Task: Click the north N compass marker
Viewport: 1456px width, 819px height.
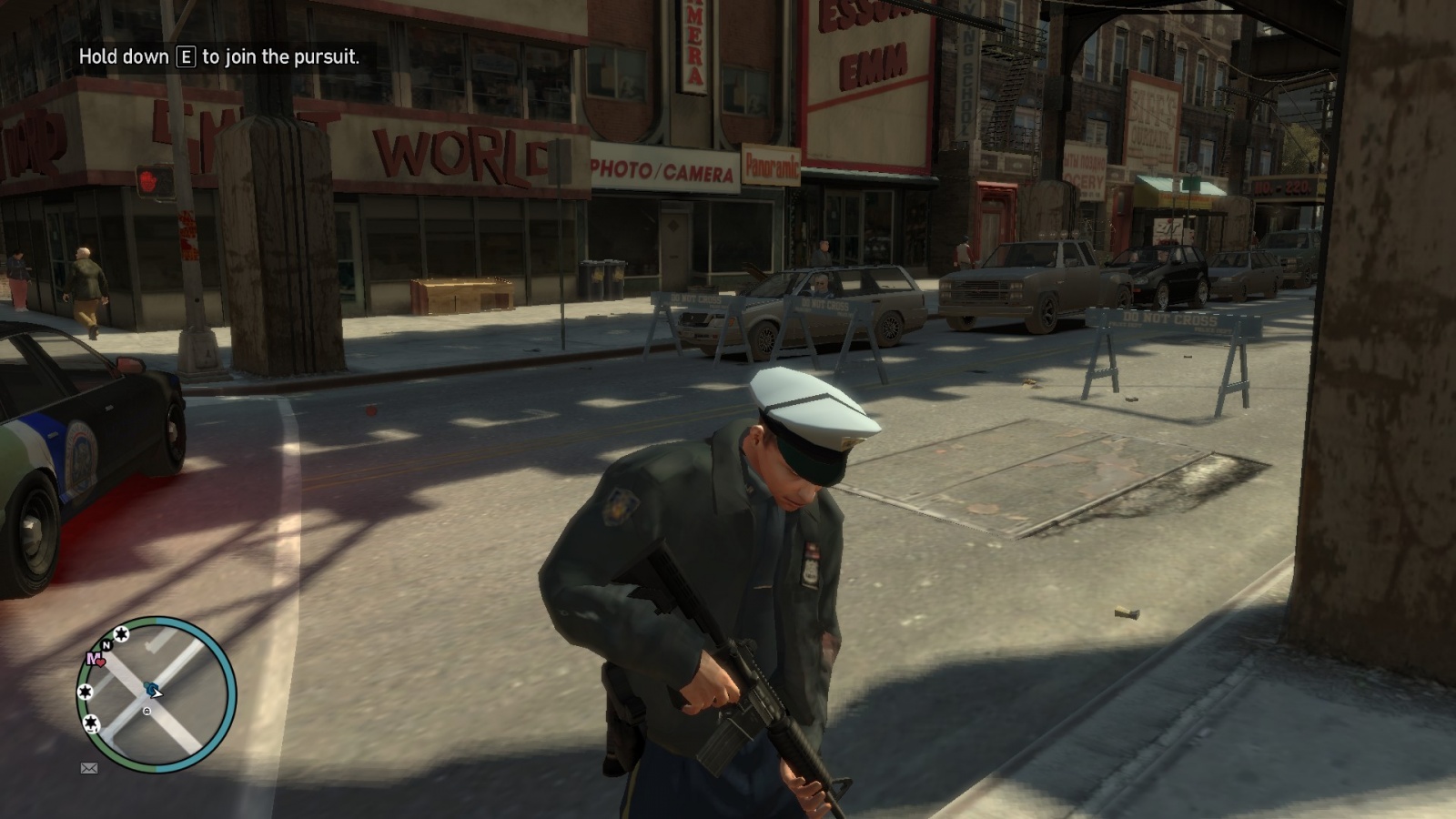Action: point(106,645)
